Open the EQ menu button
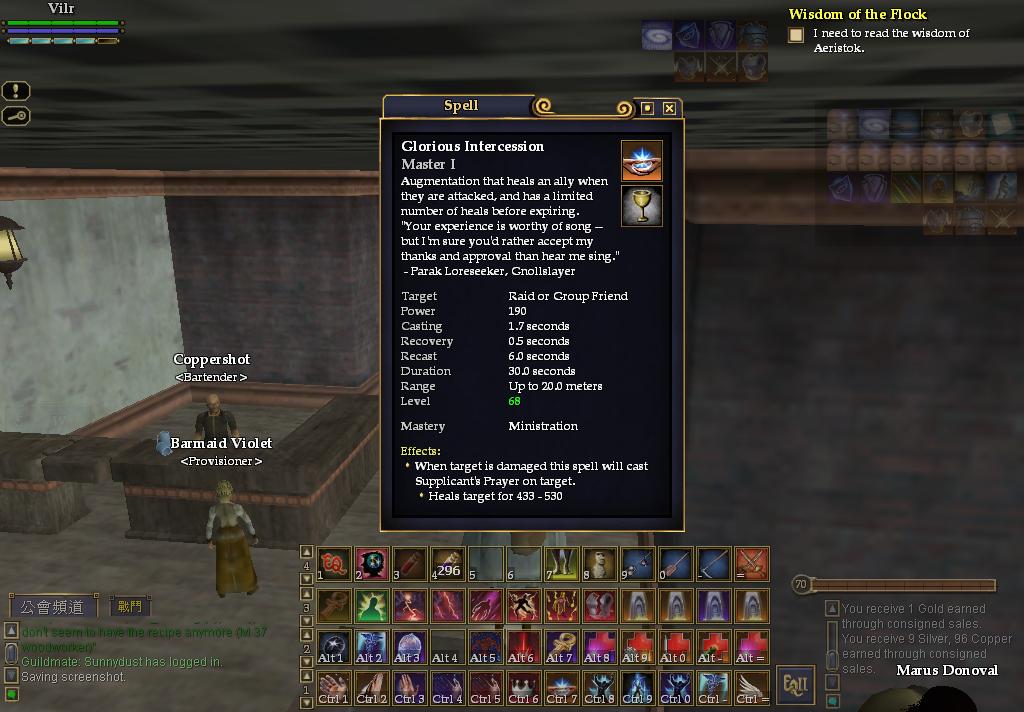 tap(796, 686)
